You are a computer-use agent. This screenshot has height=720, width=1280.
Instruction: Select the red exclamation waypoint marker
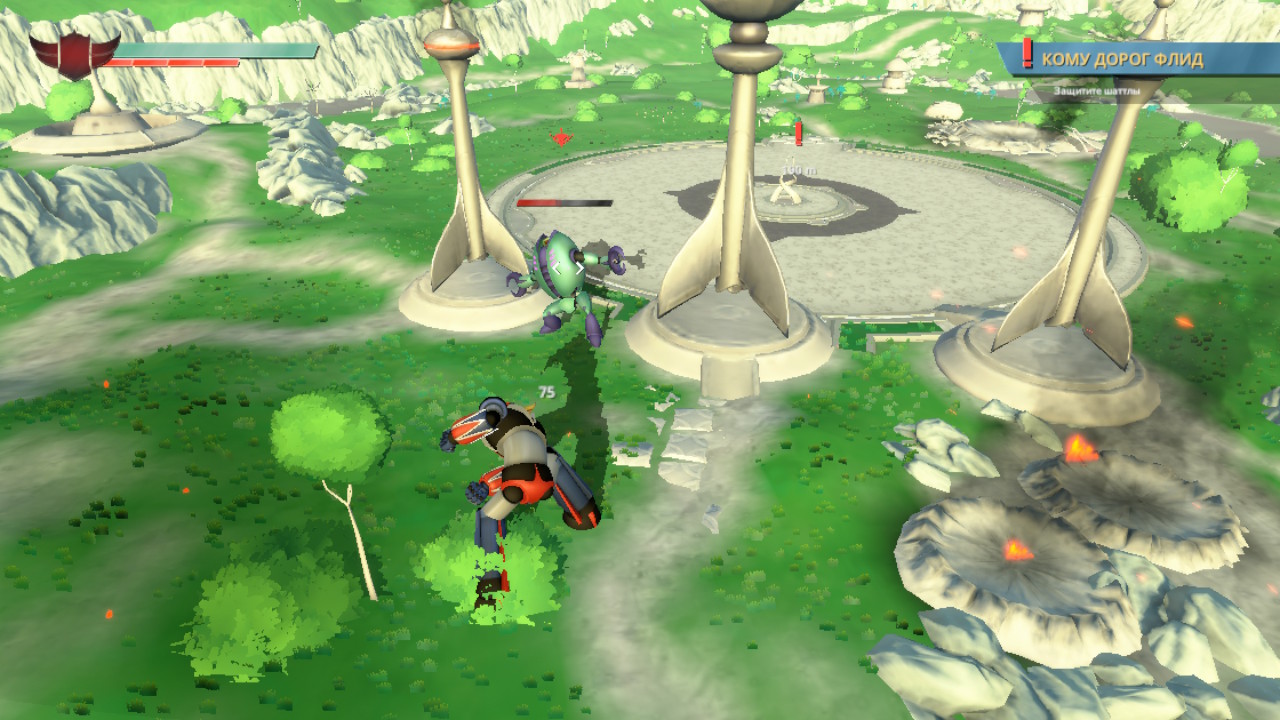pyautogui.click(x=799, y=133)
